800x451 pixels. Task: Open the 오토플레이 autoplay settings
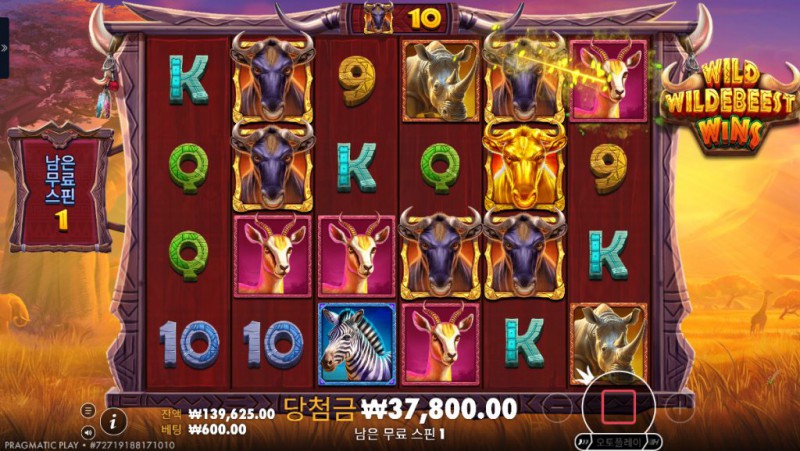(x=618, y=440)
